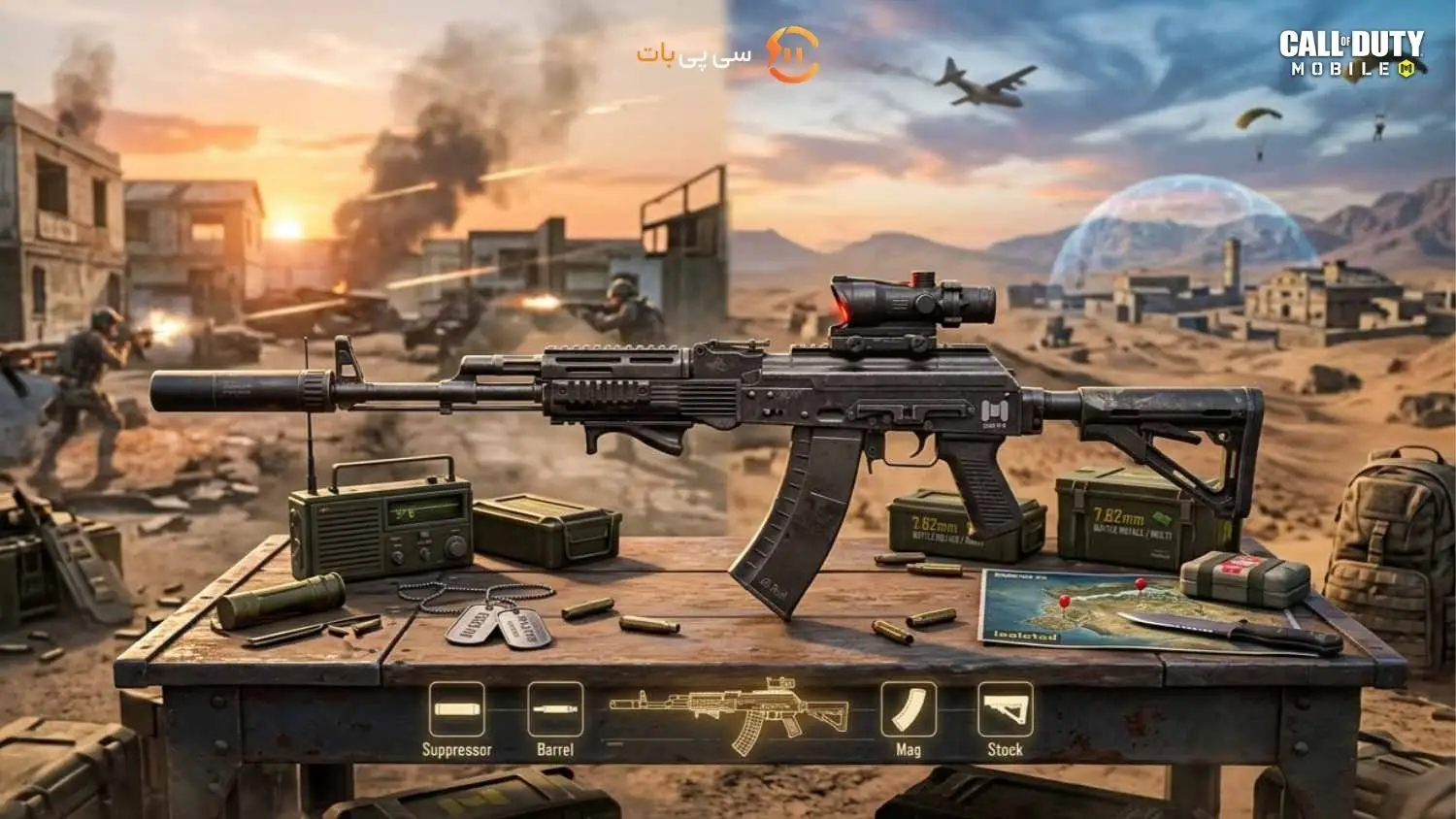
Task: Select the Stock attachment slot
Action: pos(1005,709)
